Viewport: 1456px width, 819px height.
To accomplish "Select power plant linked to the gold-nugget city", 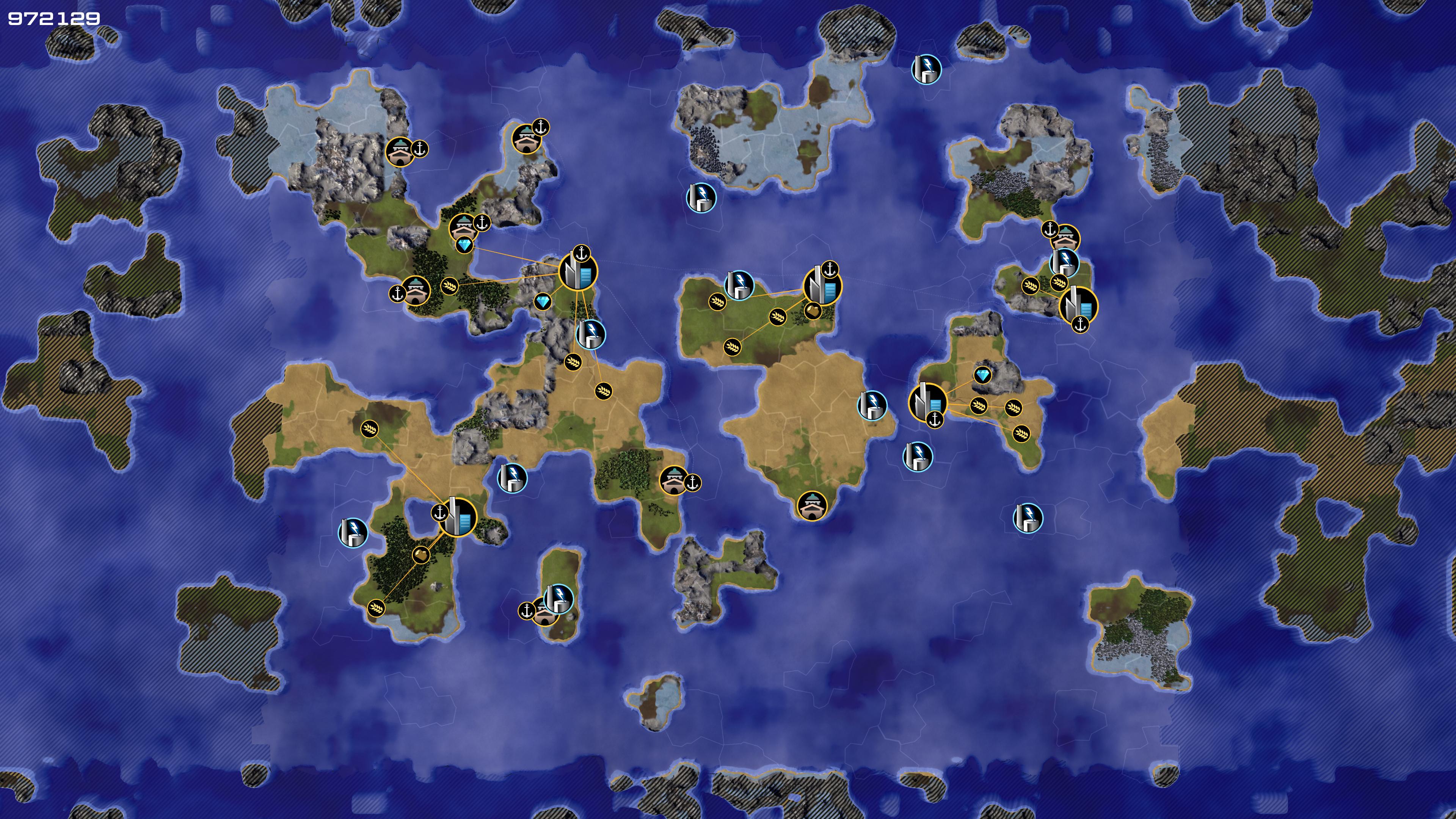I will pos(739,284).
